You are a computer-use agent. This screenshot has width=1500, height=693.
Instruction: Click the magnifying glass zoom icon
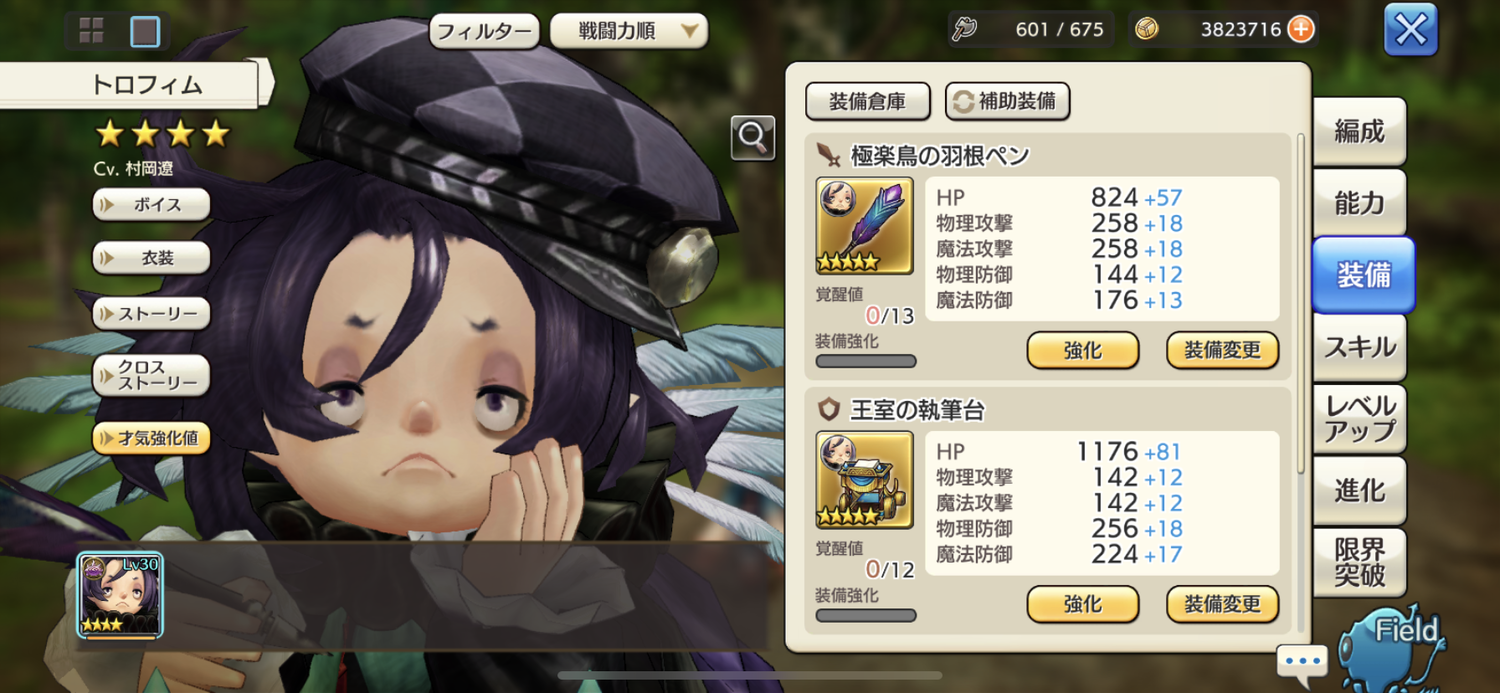click(752, 138)
